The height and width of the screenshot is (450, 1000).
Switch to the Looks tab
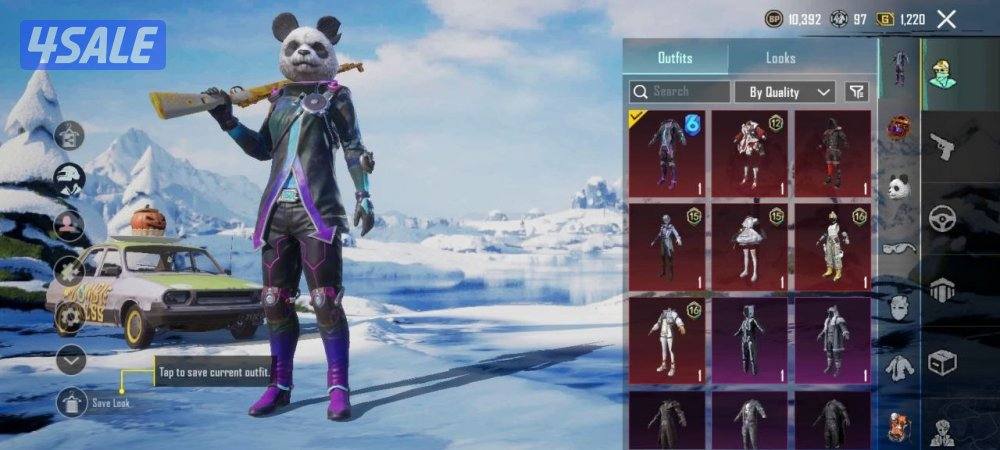[x=781, y=58]
